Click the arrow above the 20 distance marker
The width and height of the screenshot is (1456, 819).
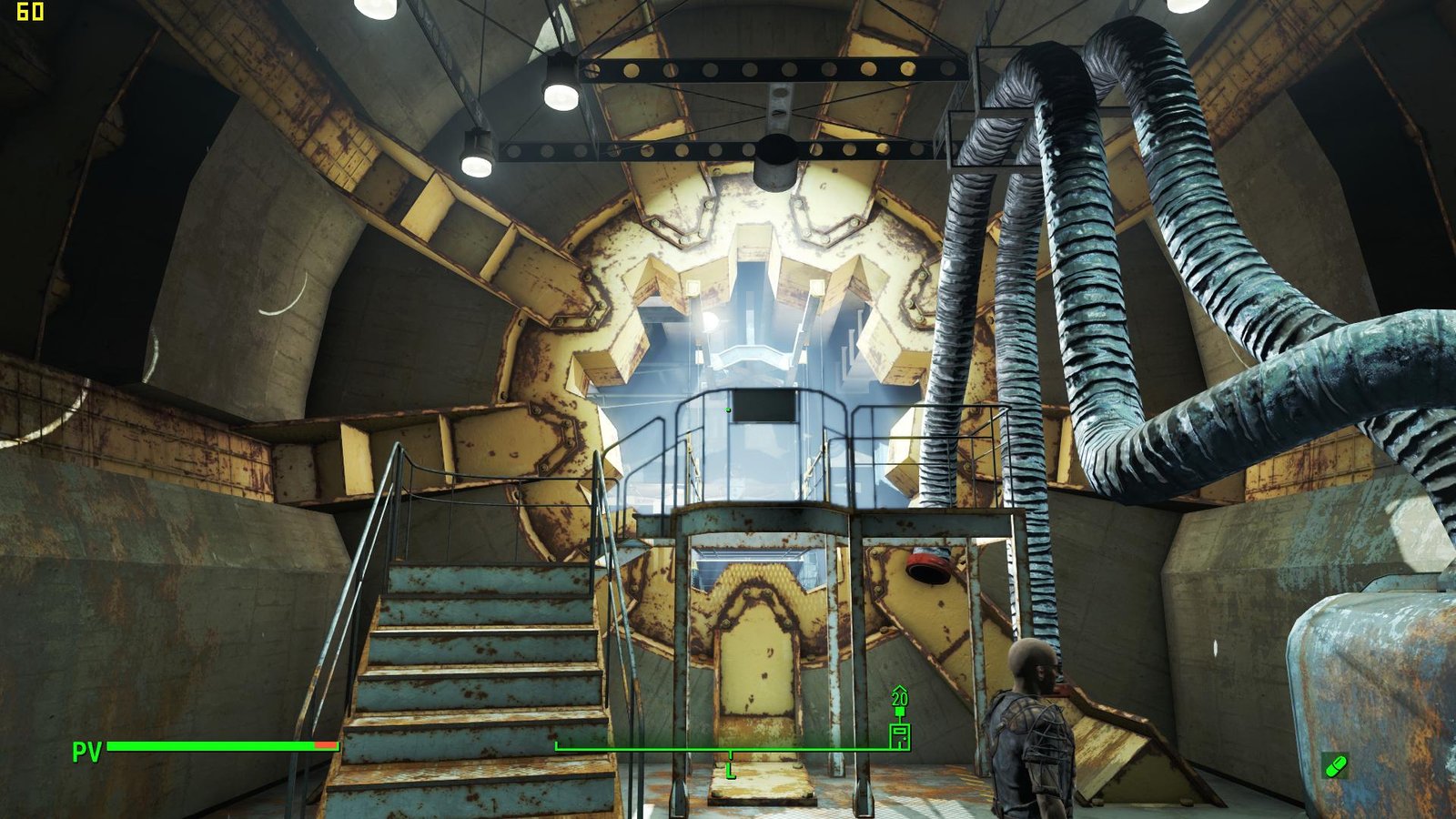click(900, 688)
